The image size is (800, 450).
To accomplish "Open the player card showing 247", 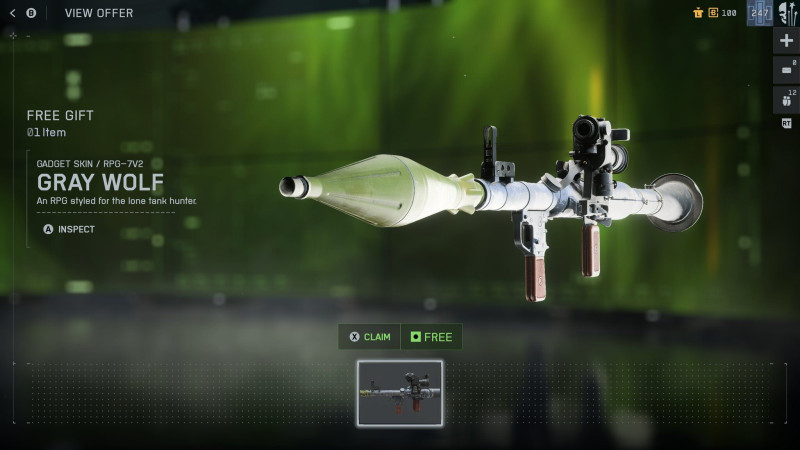I will point(759,14).
